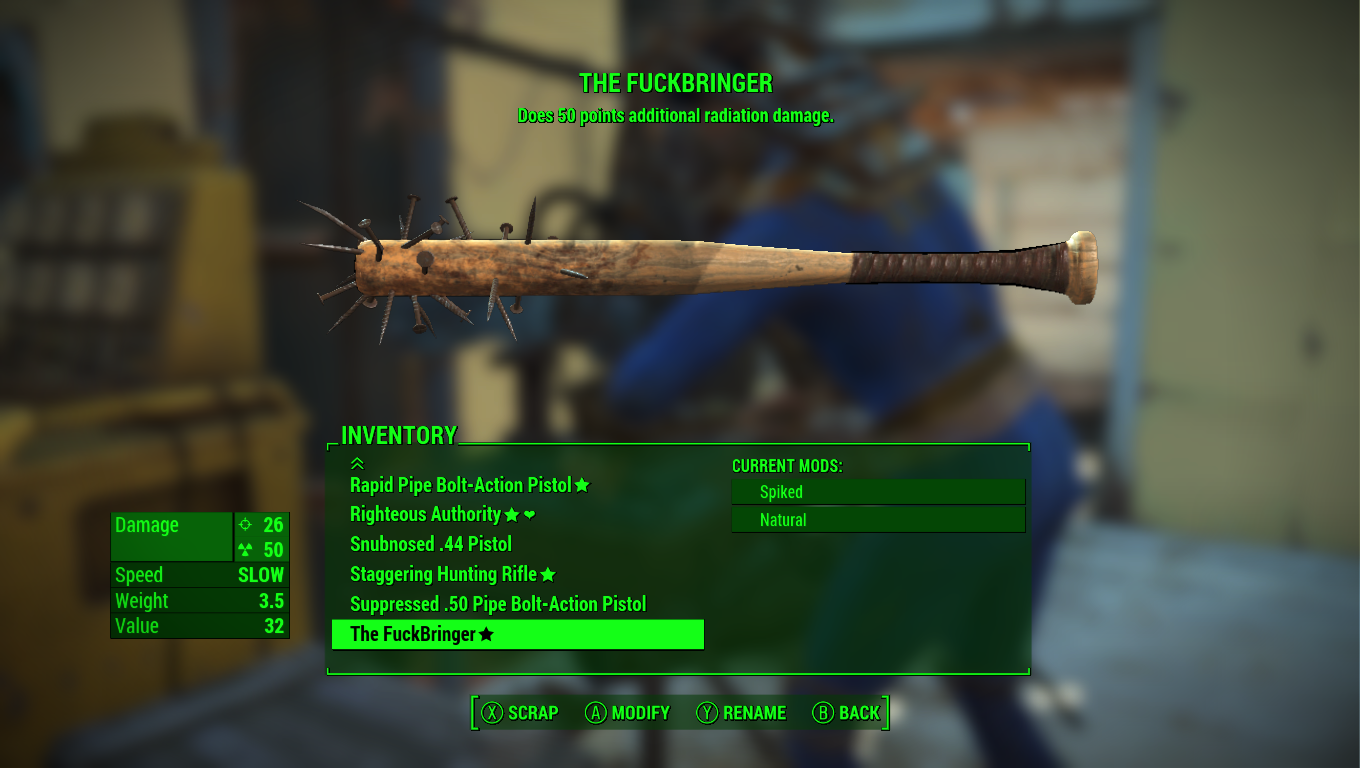
Task: Select the Snubnosed .44 Pistol entry
Action: pyautogui.click(x=431, y=544)
